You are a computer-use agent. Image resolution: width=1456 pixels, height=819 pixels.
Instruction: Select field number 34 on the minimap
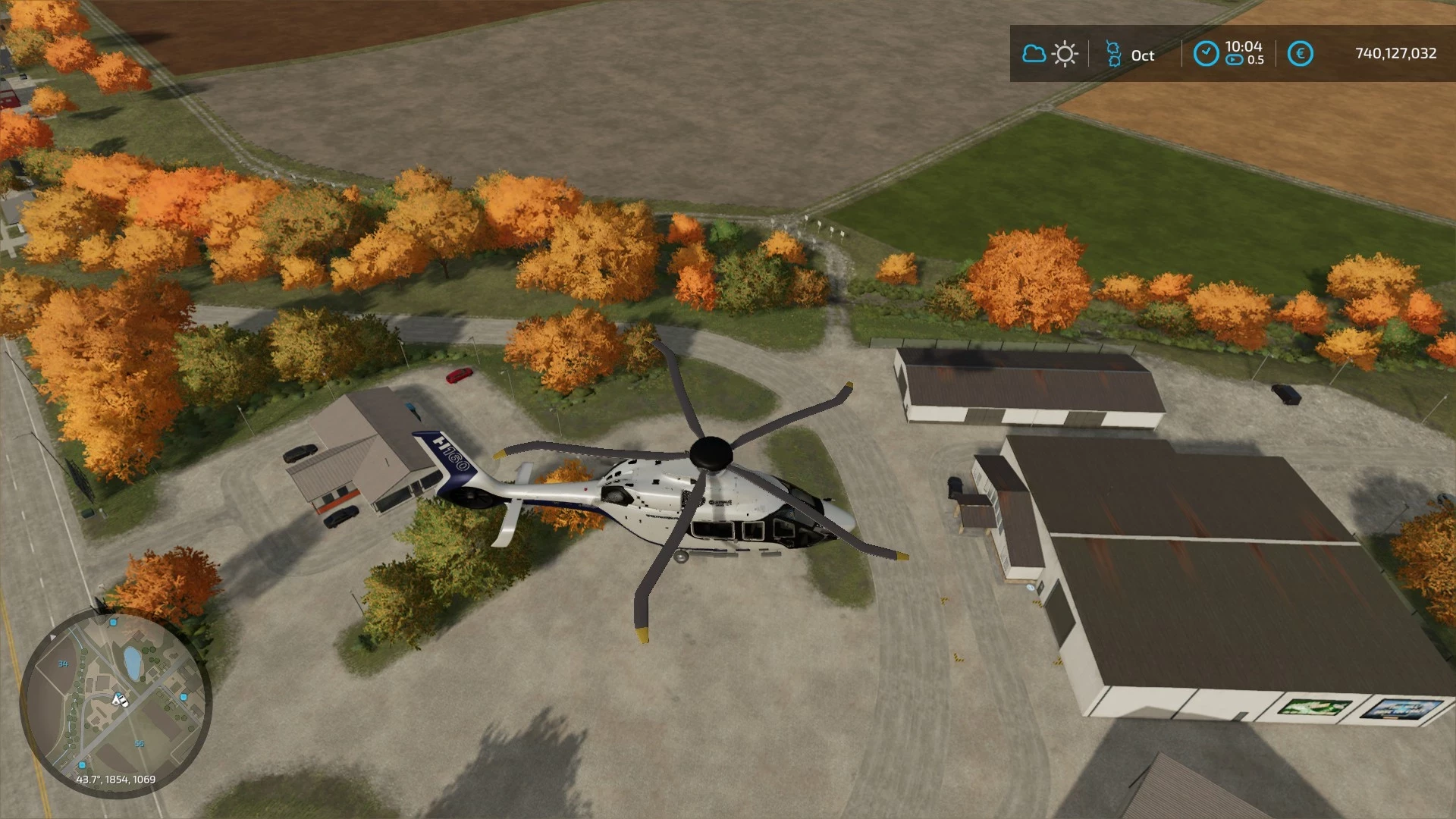(x=63, y=664)
